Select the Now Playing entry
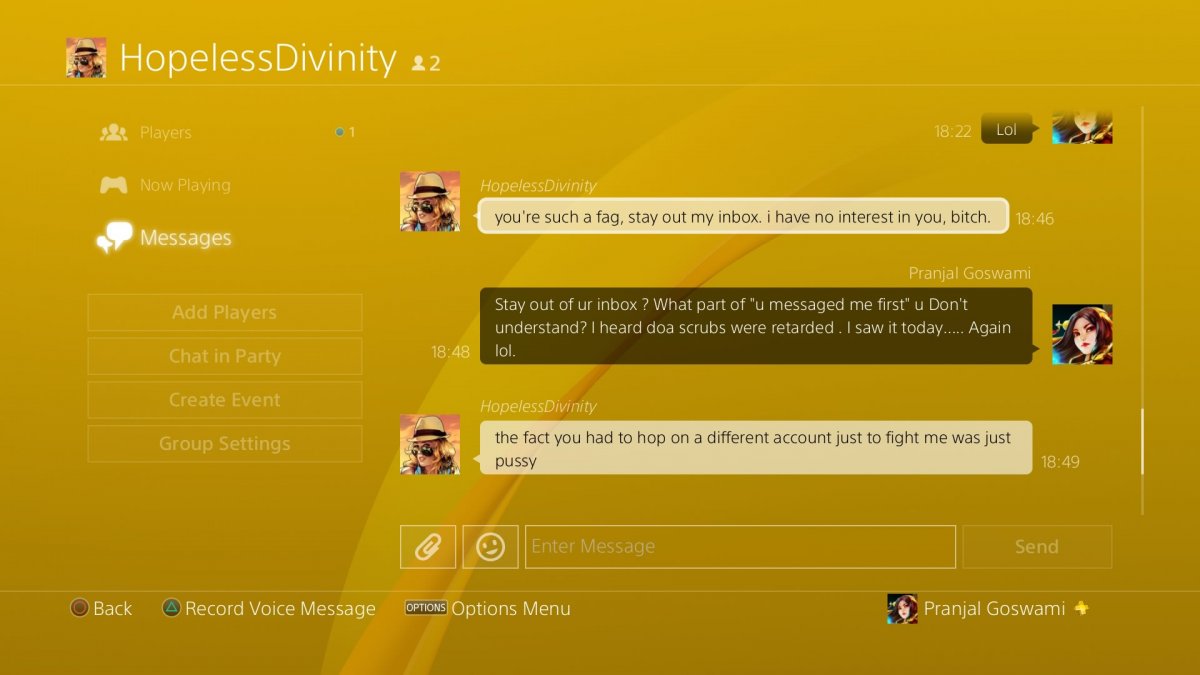The image size is (1200, 675). [x=185, y=185]
